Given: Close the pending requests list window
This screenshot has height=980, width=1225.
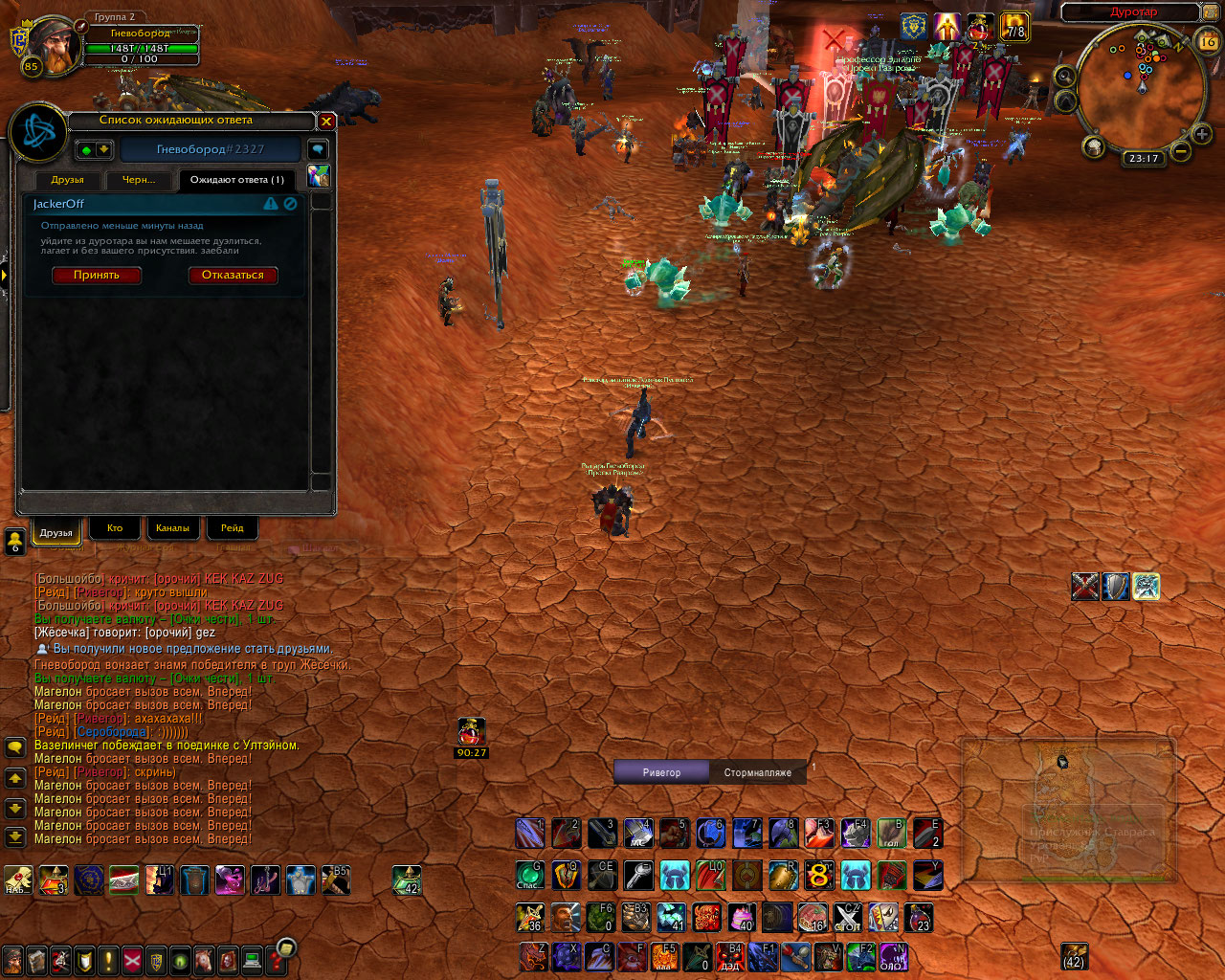Looking at the screenshot, I should click(326, 121).
